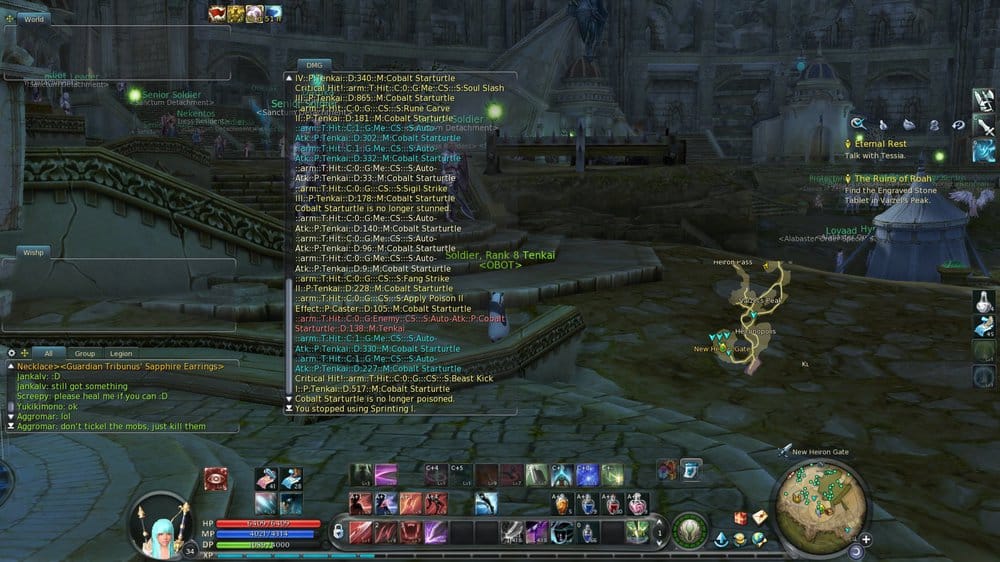Open the World chat window tab
The image size is (1000, 562).
click(33, 18)
